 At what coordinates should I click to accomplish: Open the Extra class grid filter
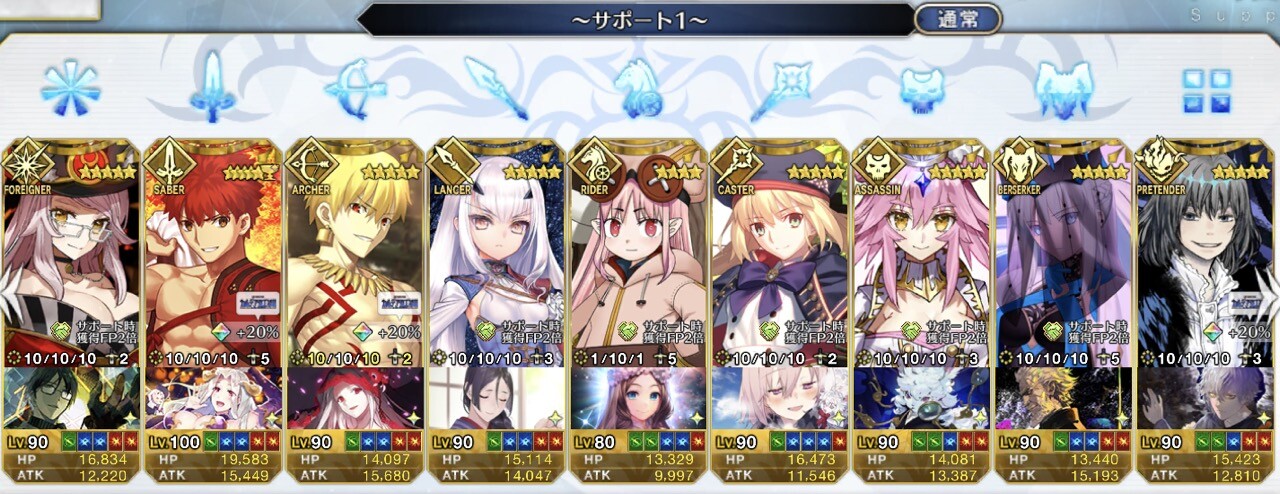pyautogui.click(x=1206, y=90)
